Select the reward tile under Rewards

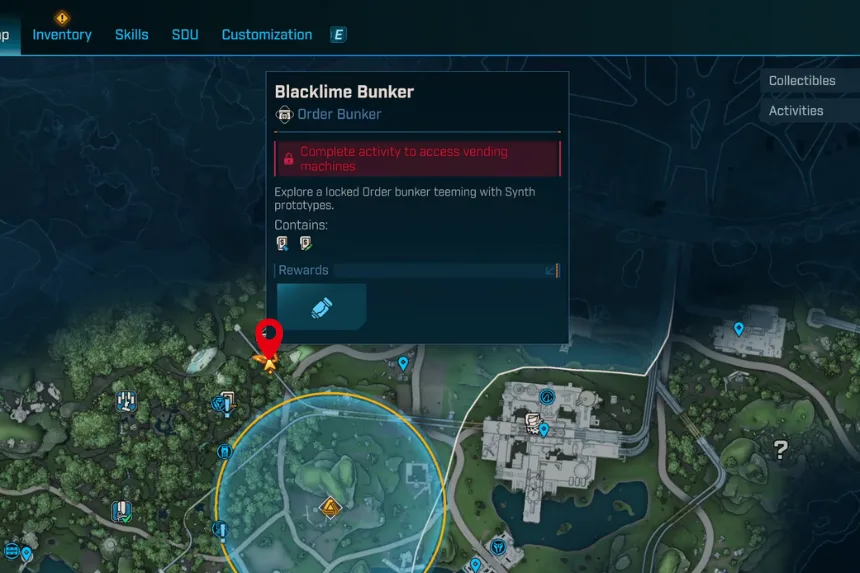pos(322,306)
